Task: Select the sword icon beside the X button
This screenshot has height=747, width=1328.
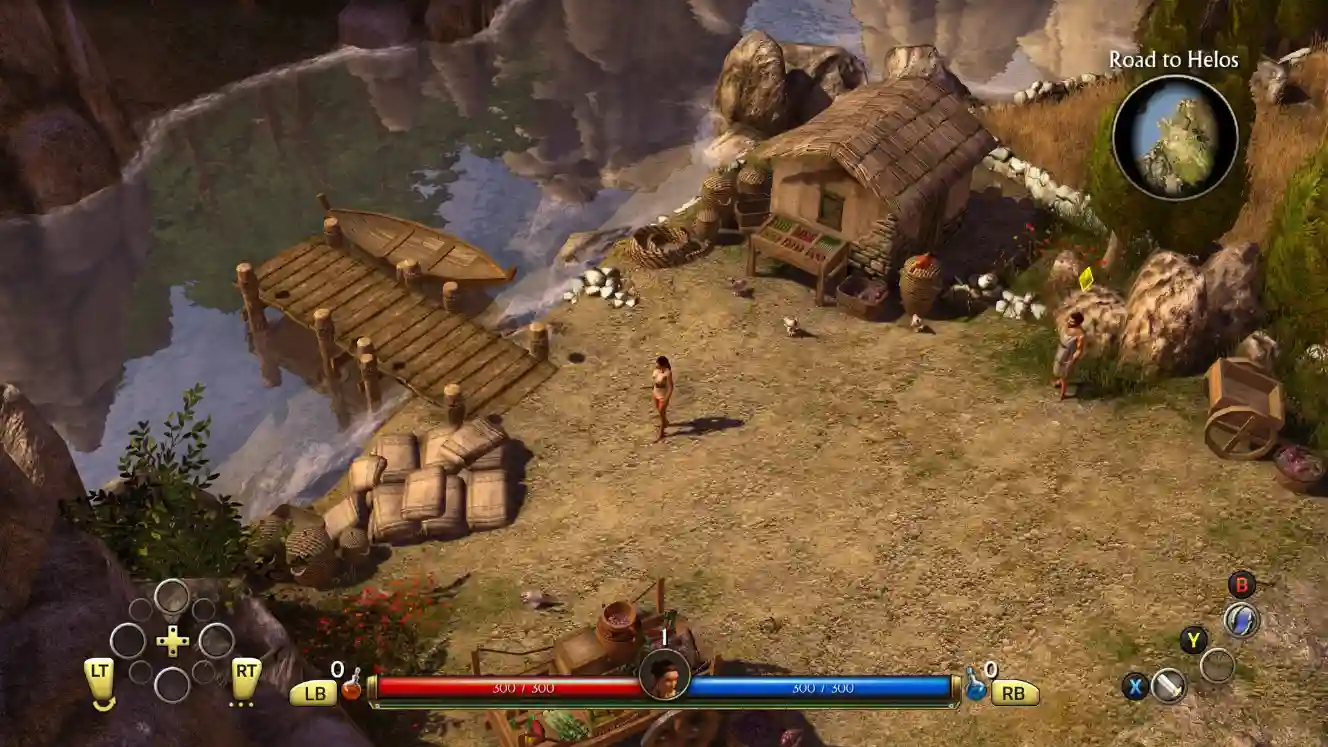Action: click(x=1169, y=688)
